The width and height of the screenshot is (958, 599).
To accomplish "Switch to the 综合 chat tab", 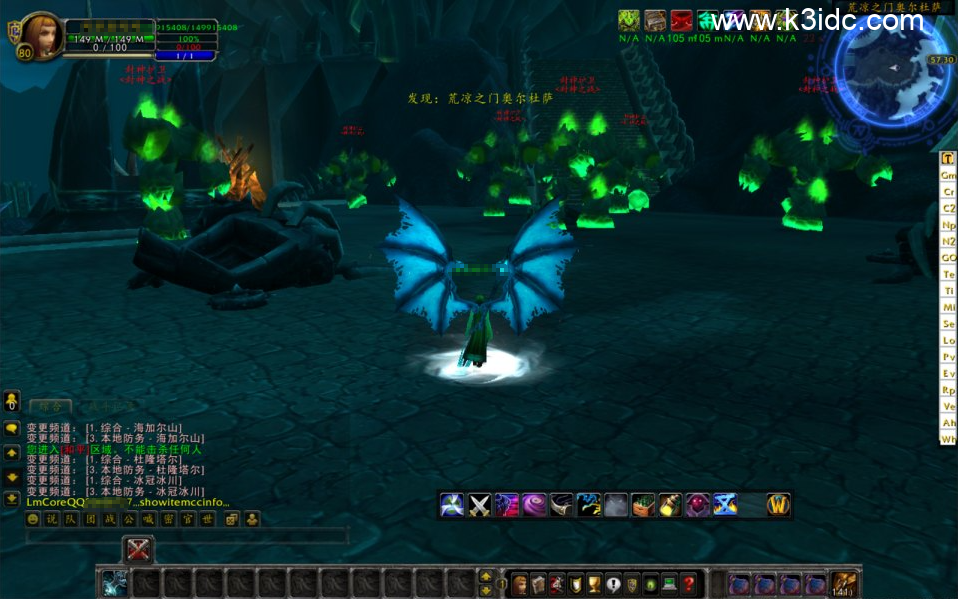I will 49,406.
